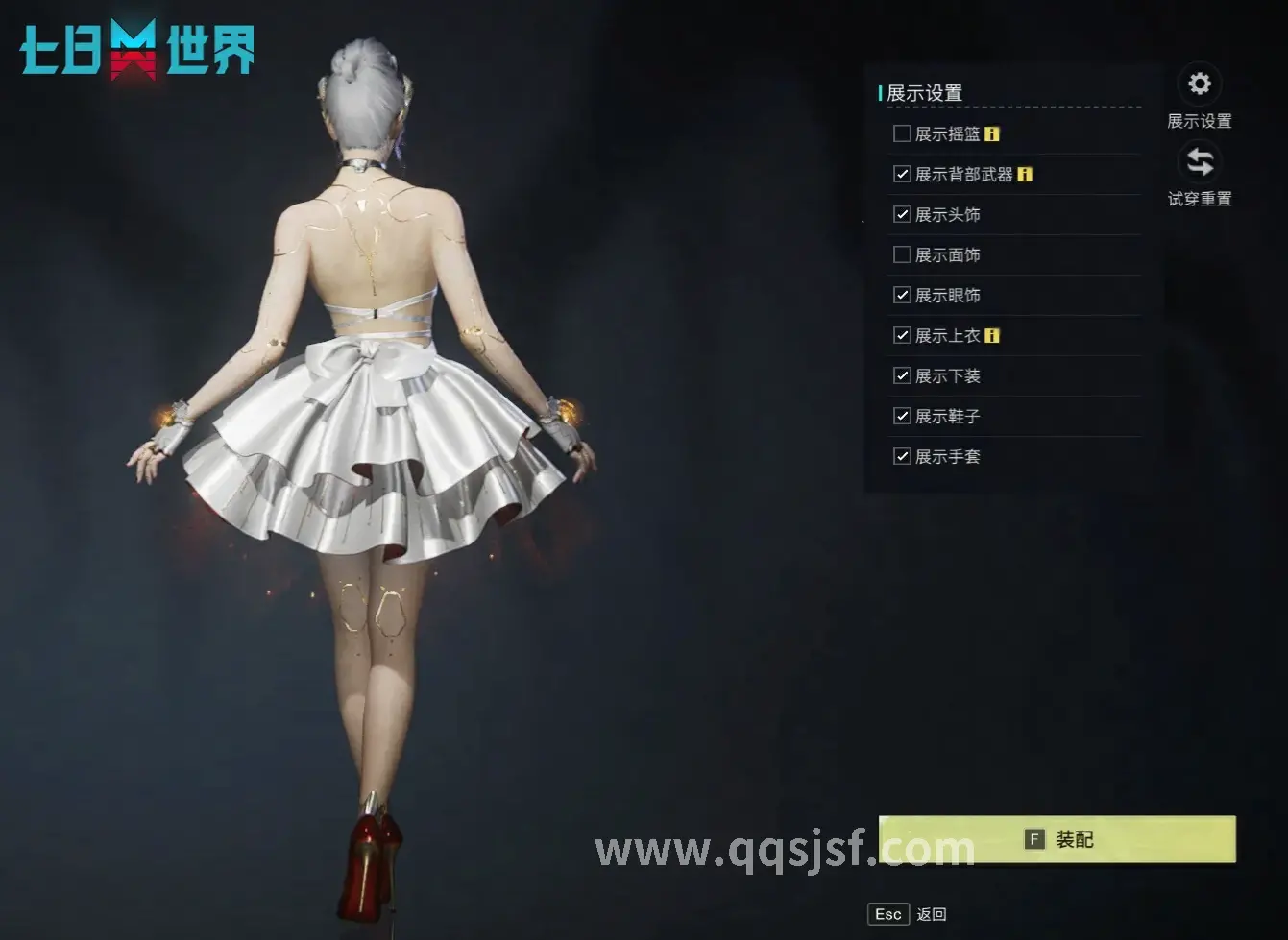Open display settings via the gear icon

1198,85
